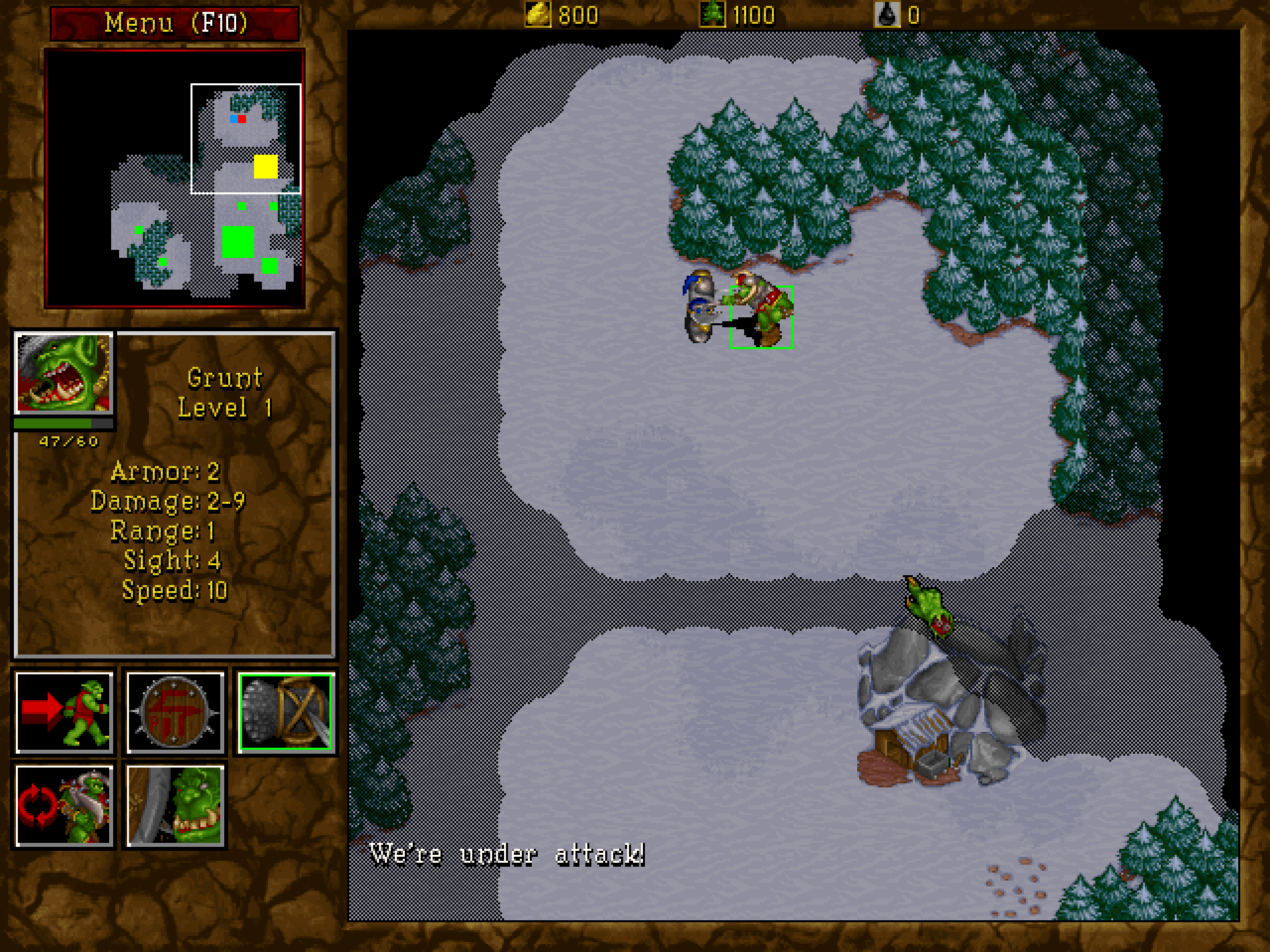Issue the Move command
1270x952 pixels.
pos(64,712)
